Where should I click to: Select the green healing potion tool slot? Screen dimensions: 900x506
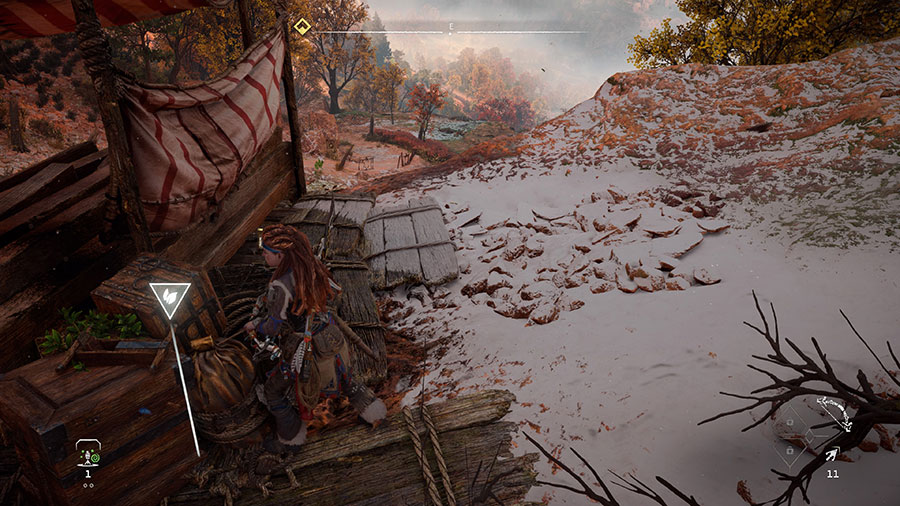coord(87,455)
